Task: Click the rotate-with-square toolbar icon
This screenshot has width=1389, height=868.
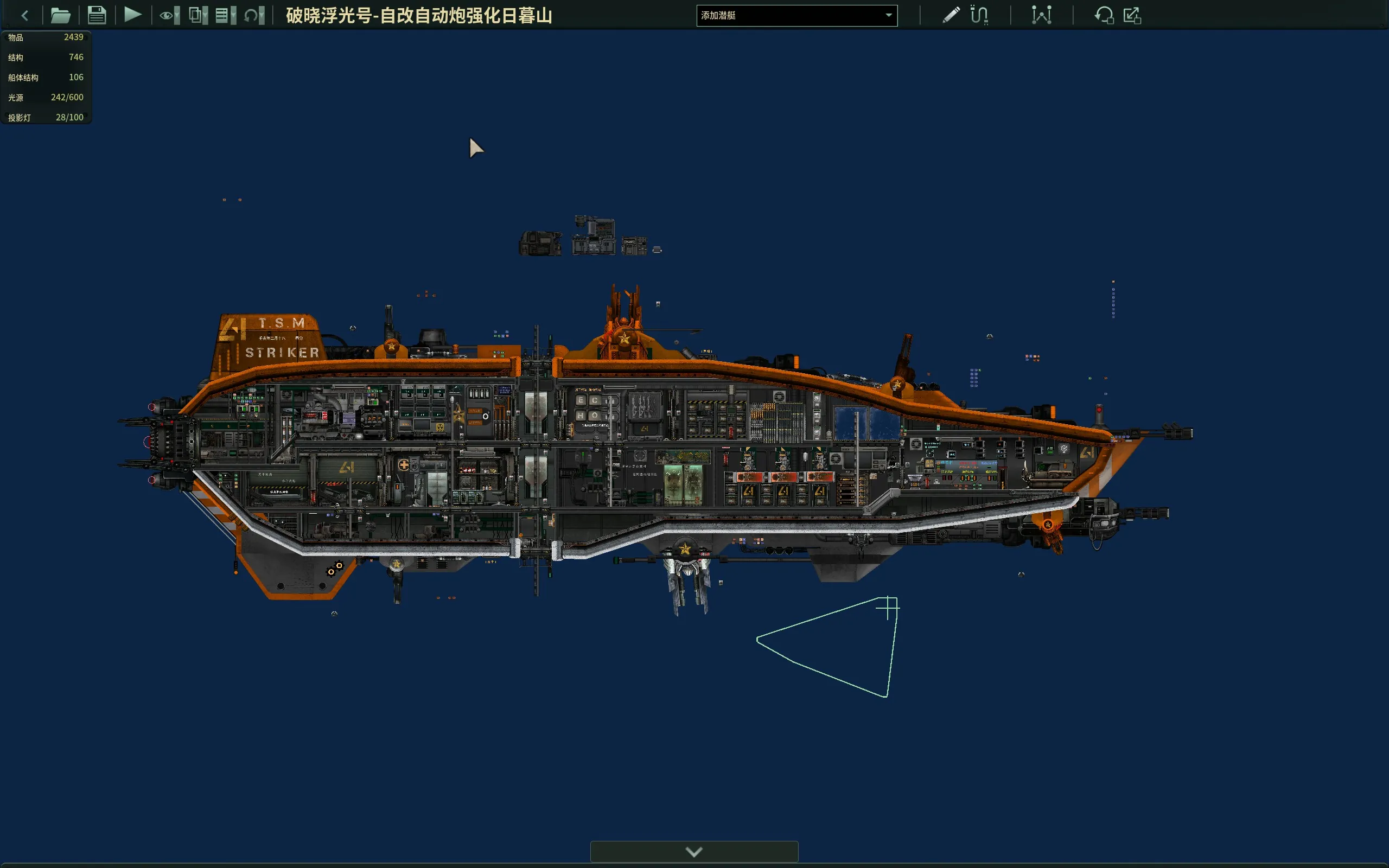Action: click(1103, 15)
